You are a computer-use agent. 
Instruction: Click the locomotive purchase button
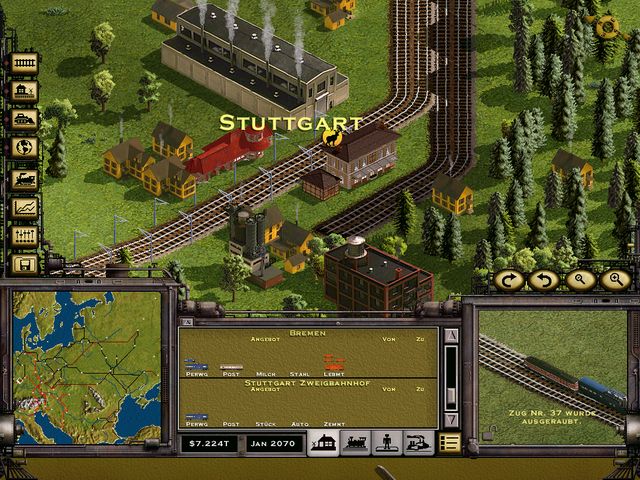coord(24,180)
